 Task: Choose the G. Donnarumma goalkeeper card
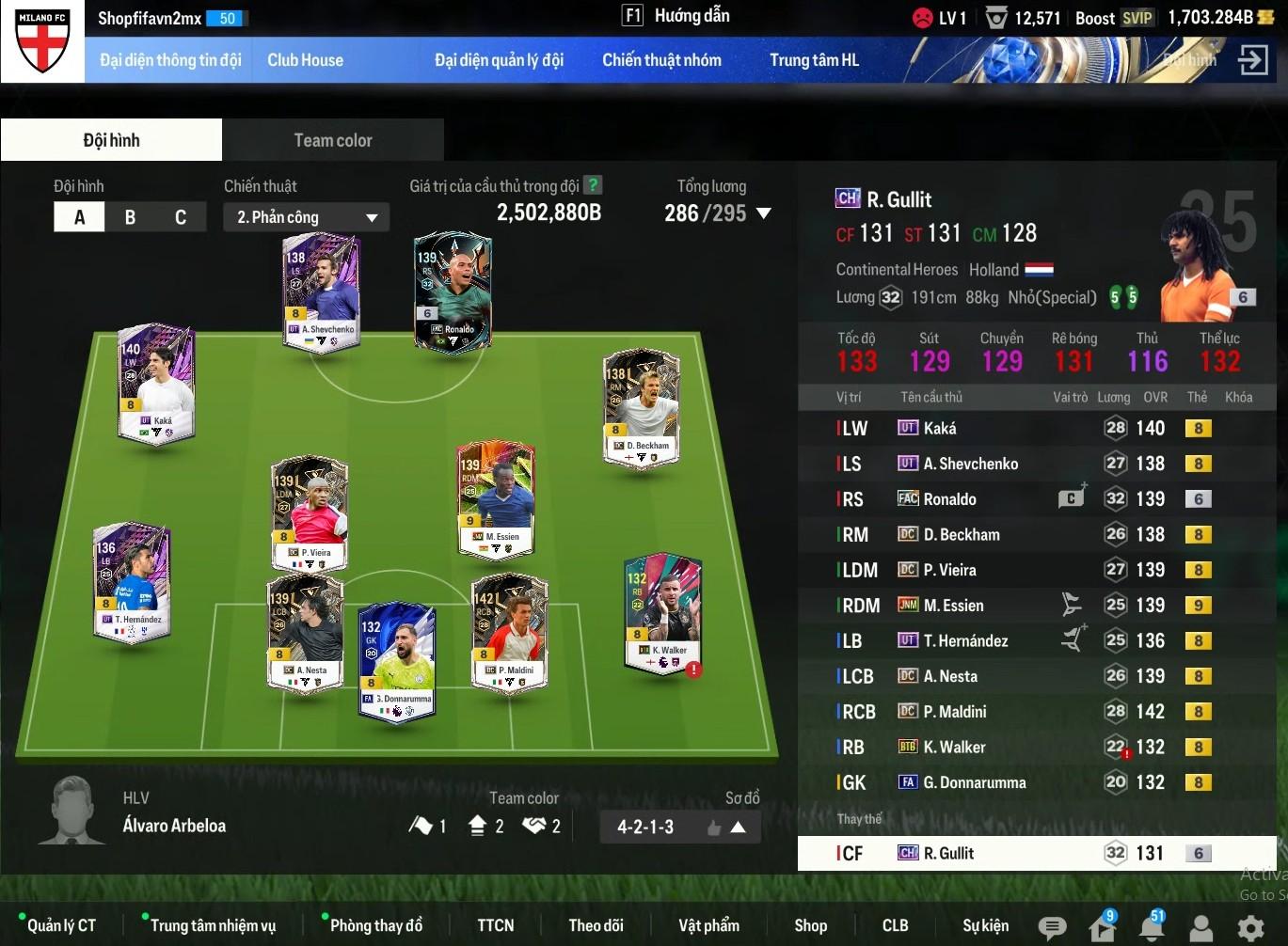397,661
